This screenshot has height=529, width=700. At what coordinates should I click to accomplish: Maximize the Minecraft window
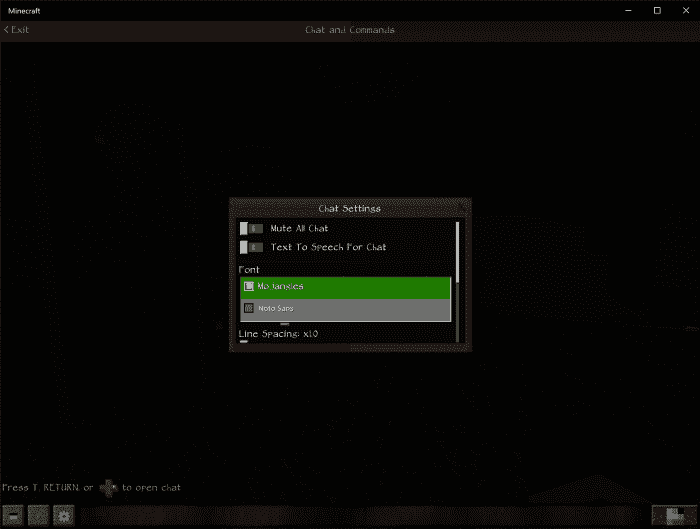(657, 10)
